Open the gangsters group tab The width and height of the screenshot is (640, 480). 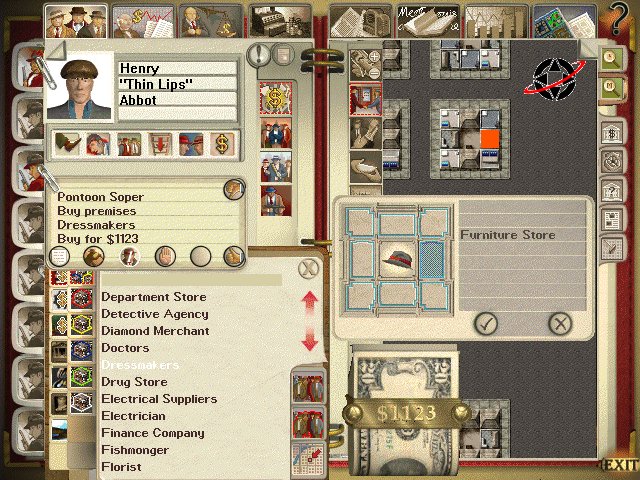coord(77,18)
